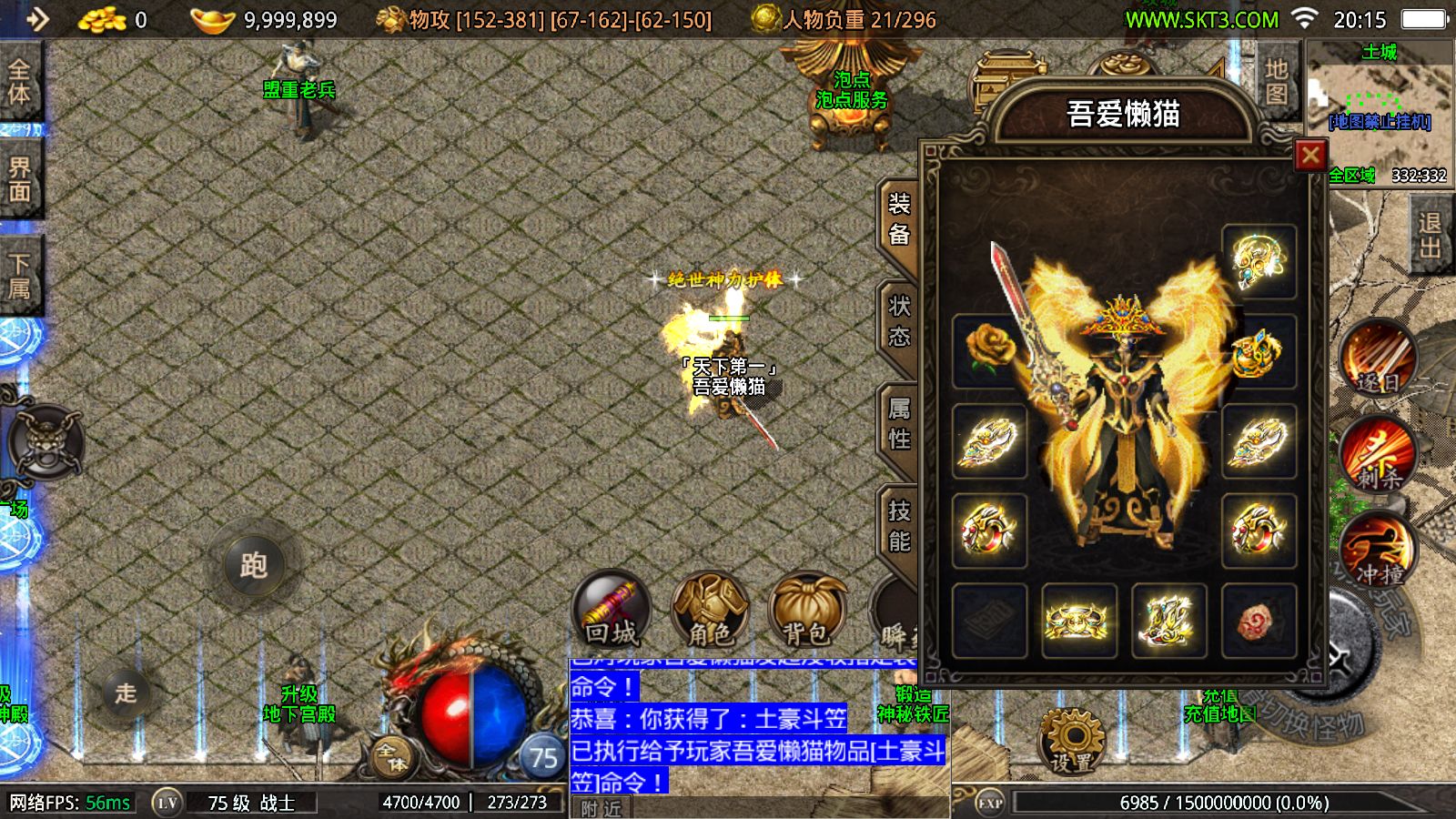This screenshot has height=819, width=1456.
Task: Select the golden rose equipment slot
Action: 989,350
